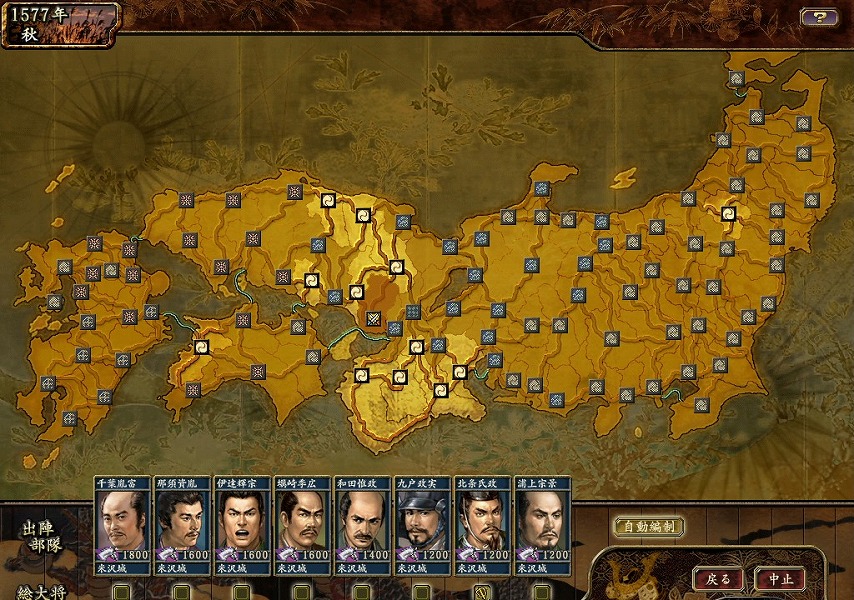Pick the 蠣崎季広 officer card
This screenshot has width=854, height=600.
[x=303, y=524]
